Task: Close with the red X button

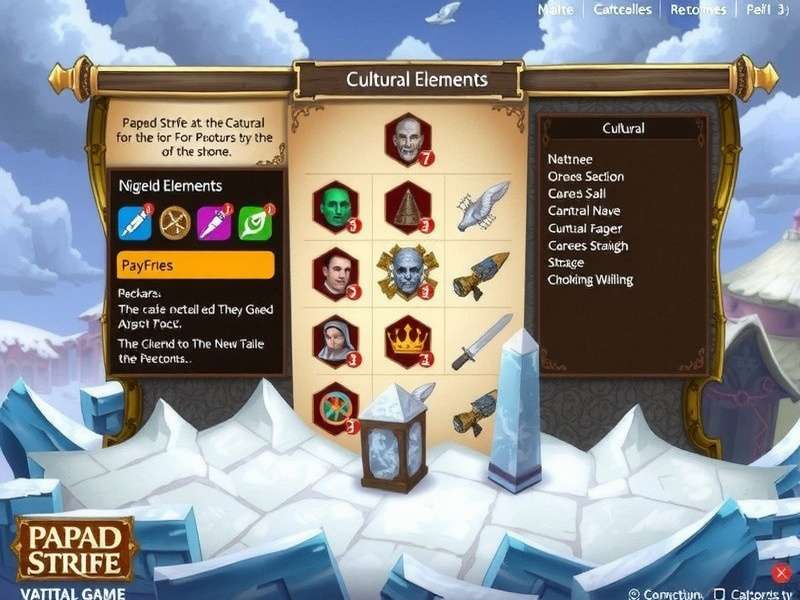Action: [781, 573]
